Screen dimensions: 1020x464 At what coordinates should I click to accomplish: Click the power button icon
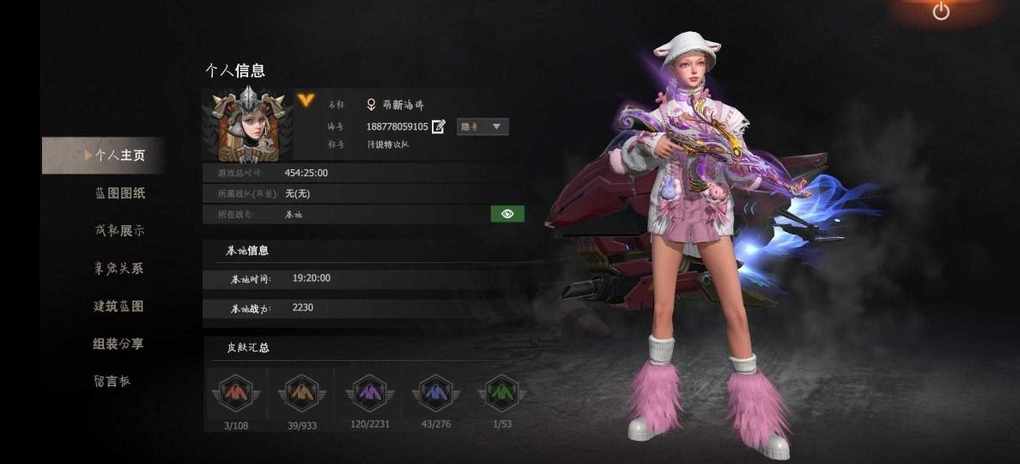tap(941, 11)
